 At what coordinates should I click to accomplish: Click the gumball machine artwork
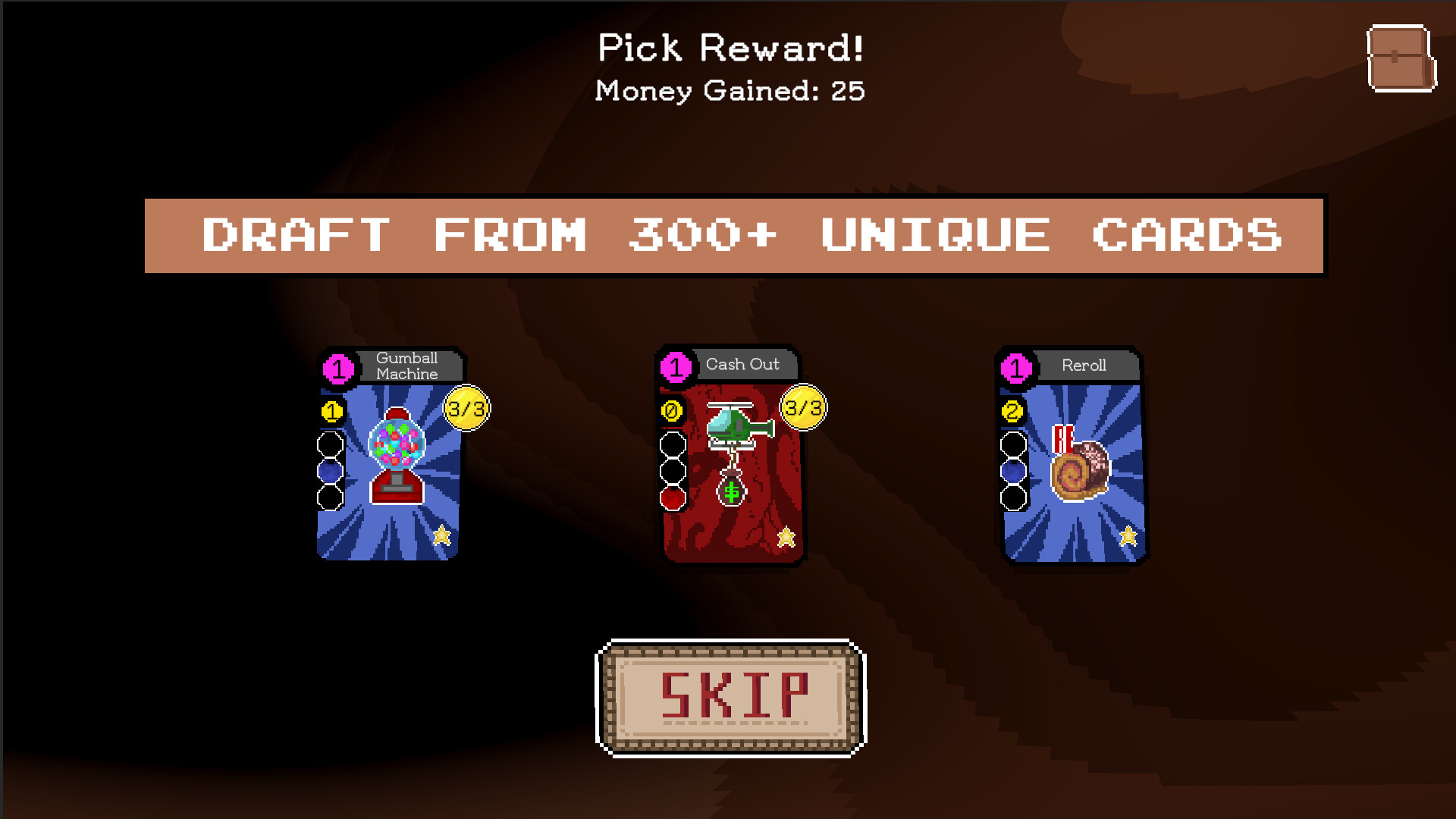[395, 455]
